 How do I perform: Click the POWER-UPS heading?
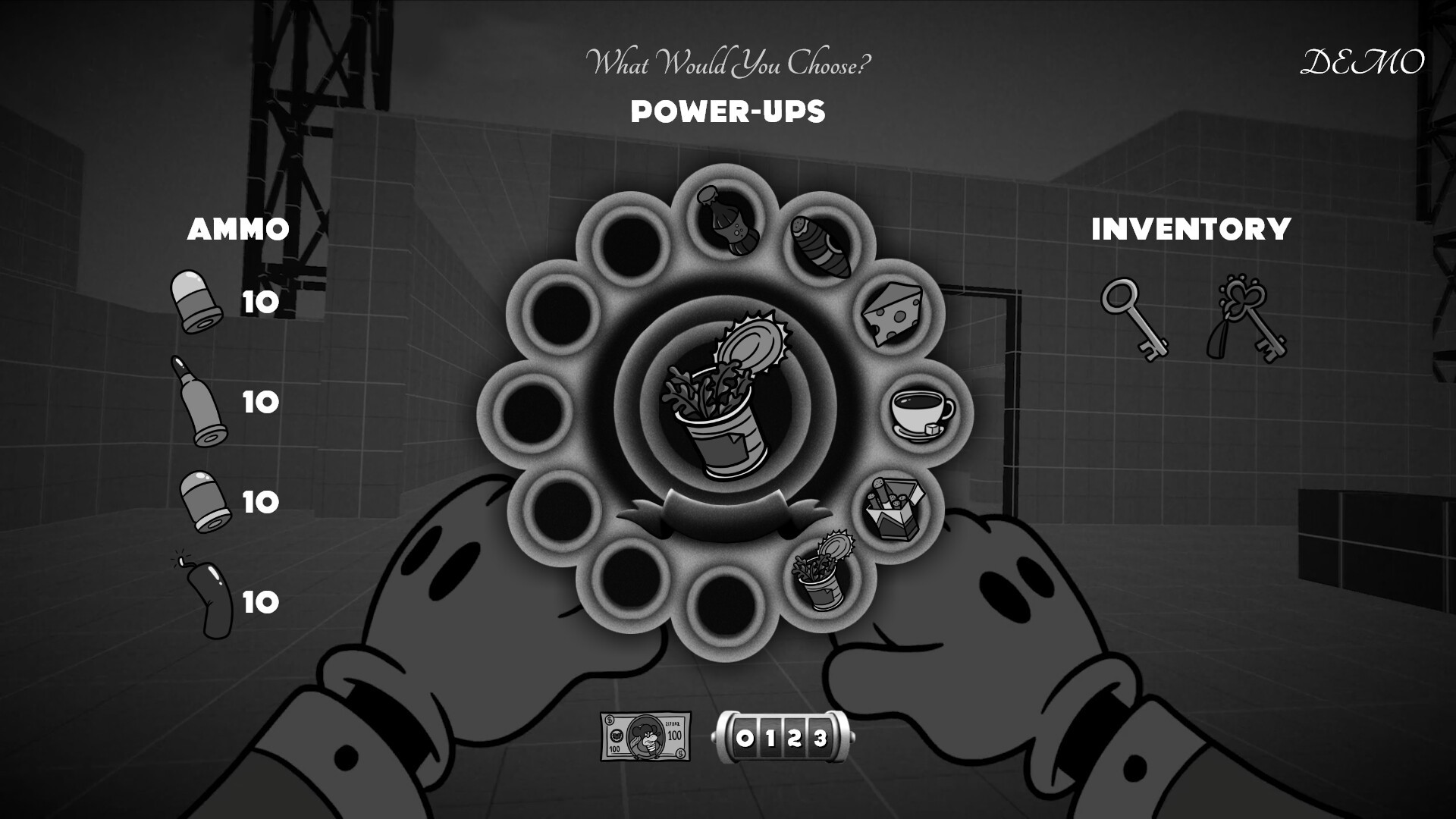tap(728, 112)
